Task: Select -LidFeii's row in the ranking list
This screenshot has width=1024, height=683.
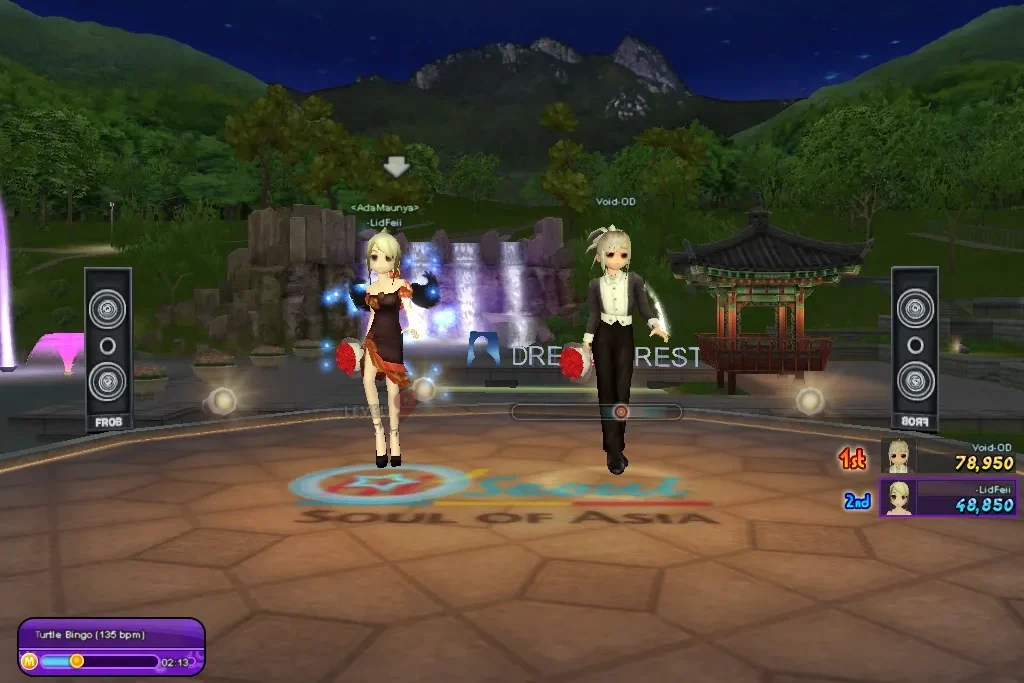Action: 948,498
